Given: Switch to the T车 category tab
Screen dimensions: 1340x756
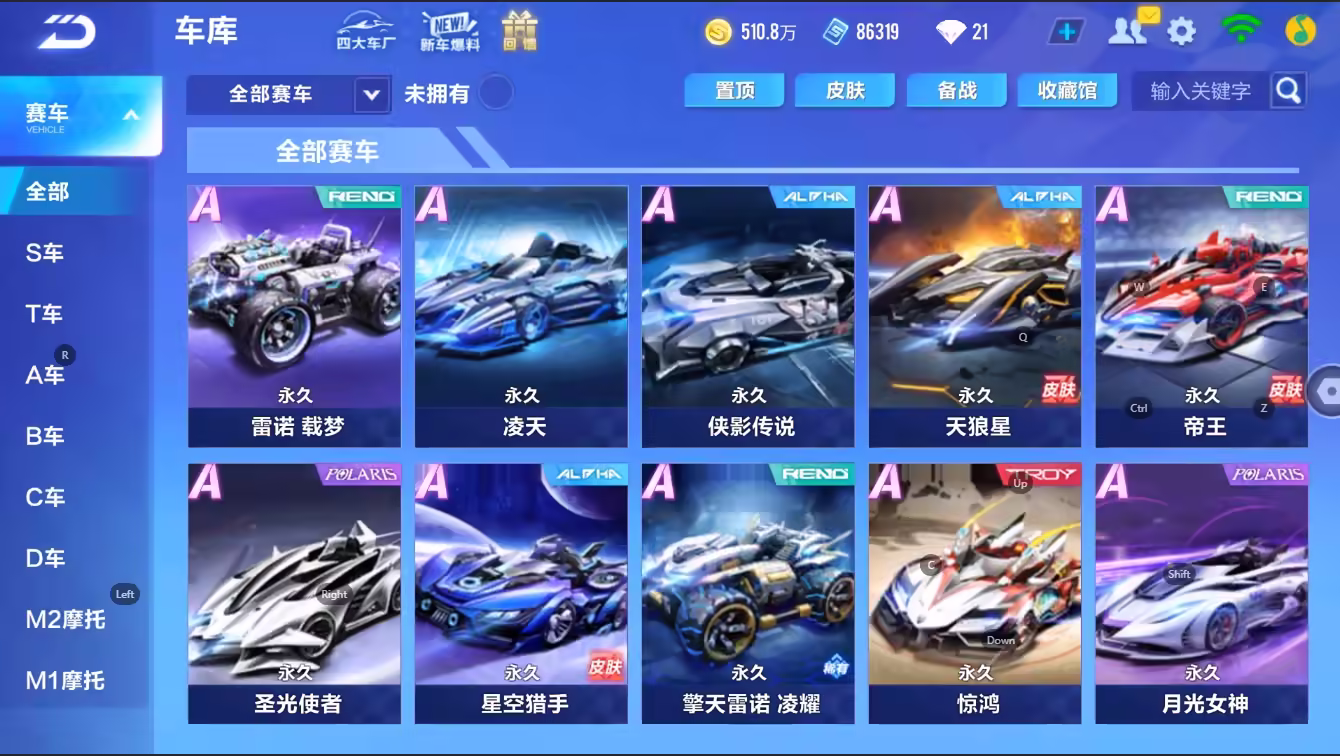Looking at the screenshot, I should pyautogui.click(x=45, y=314).
